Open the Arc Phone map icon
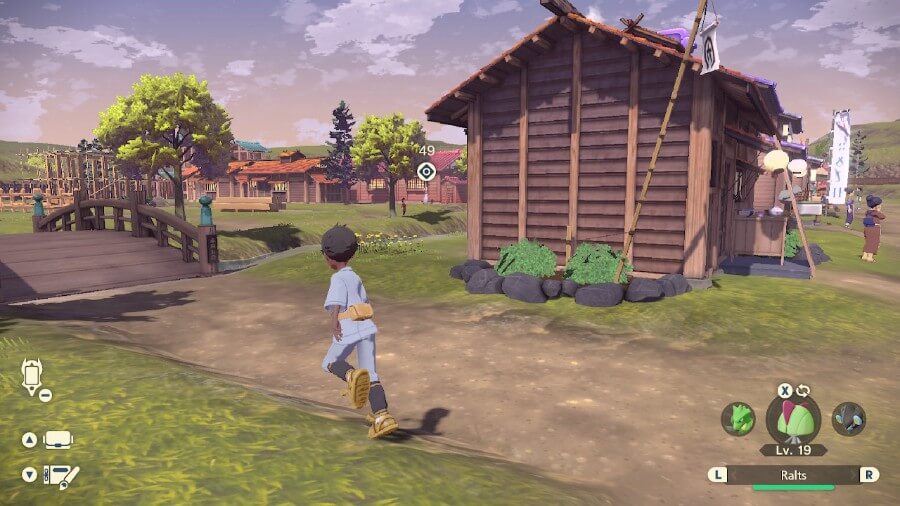 [x=30, y=377]
